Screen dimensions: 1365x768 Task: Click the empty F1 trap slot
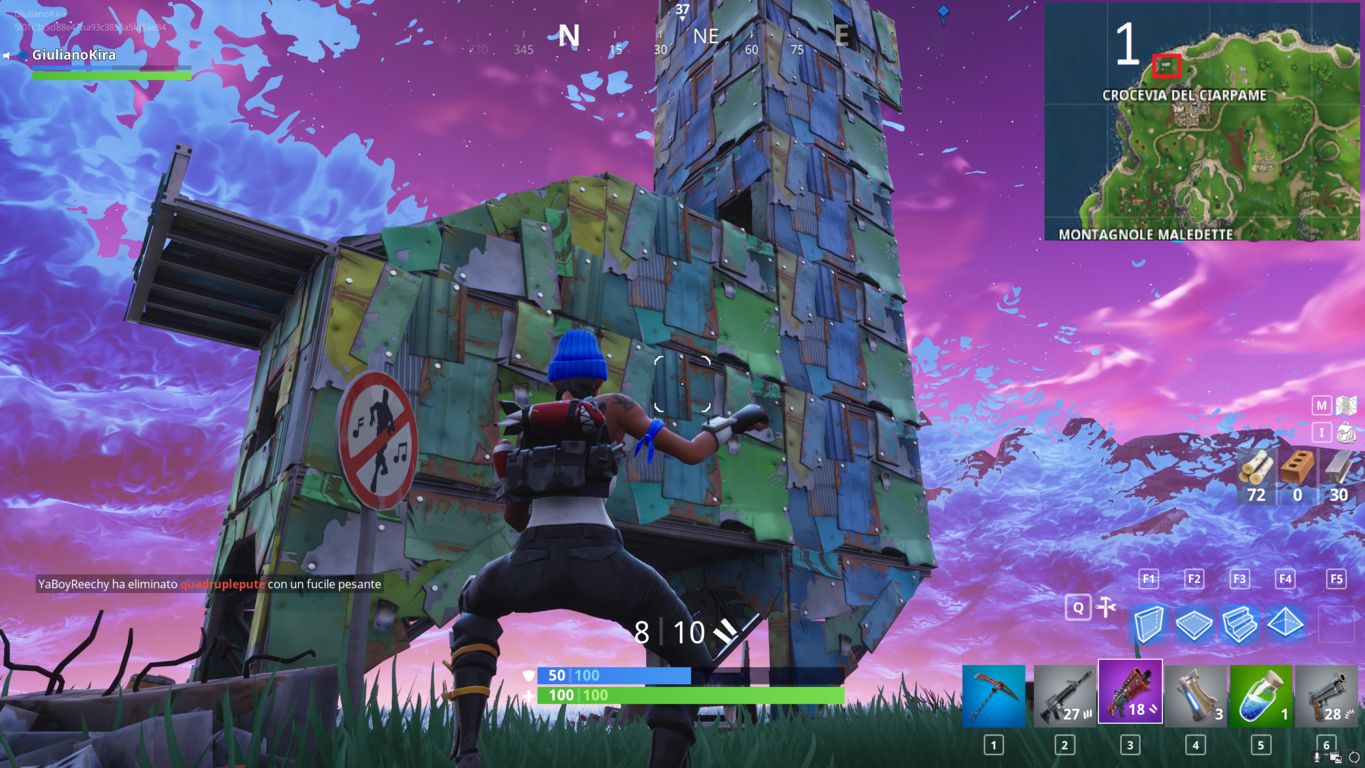(x=1148, y=578)
